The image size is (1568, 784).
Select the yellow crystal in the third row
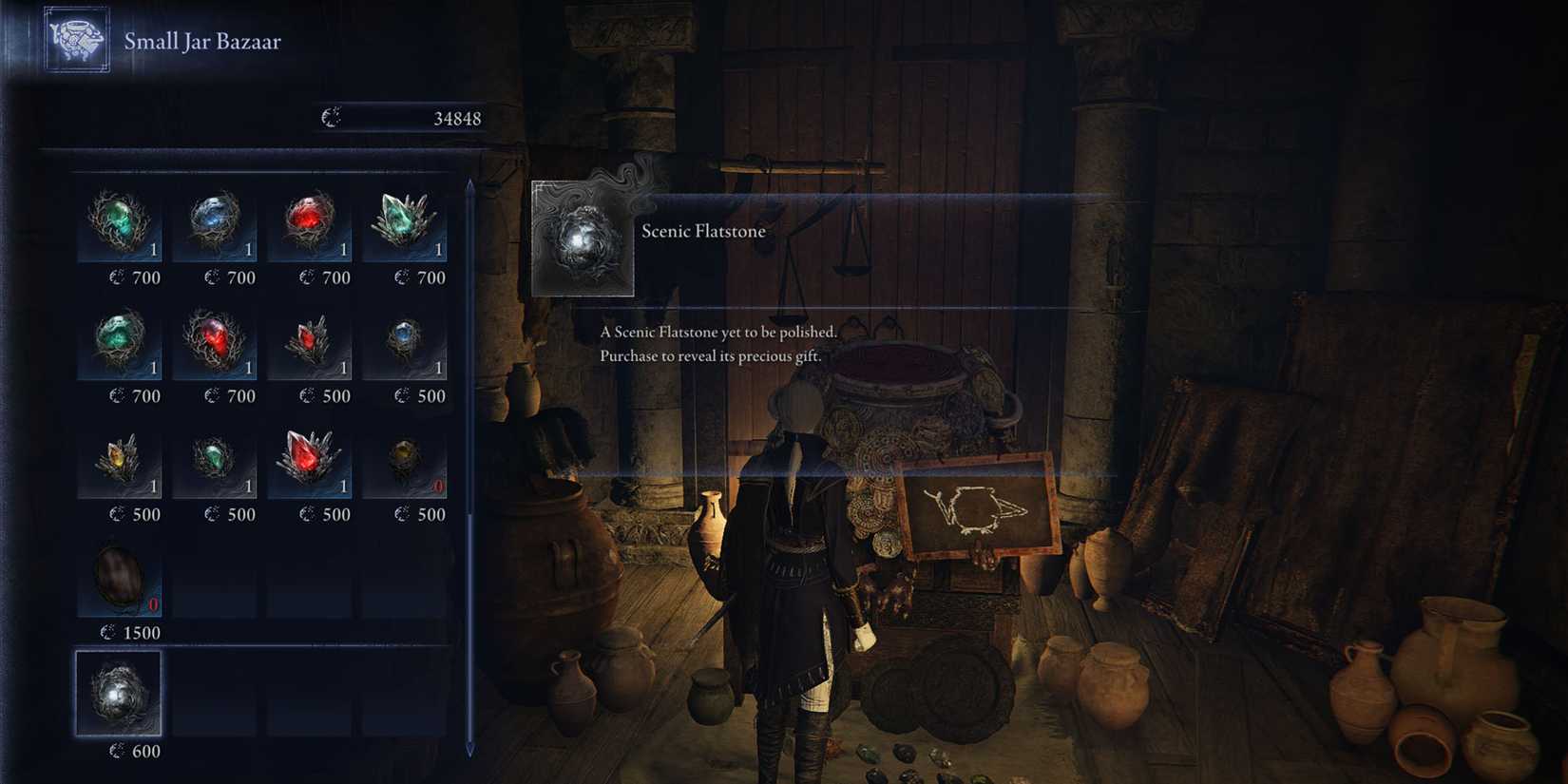pos(124,461)
